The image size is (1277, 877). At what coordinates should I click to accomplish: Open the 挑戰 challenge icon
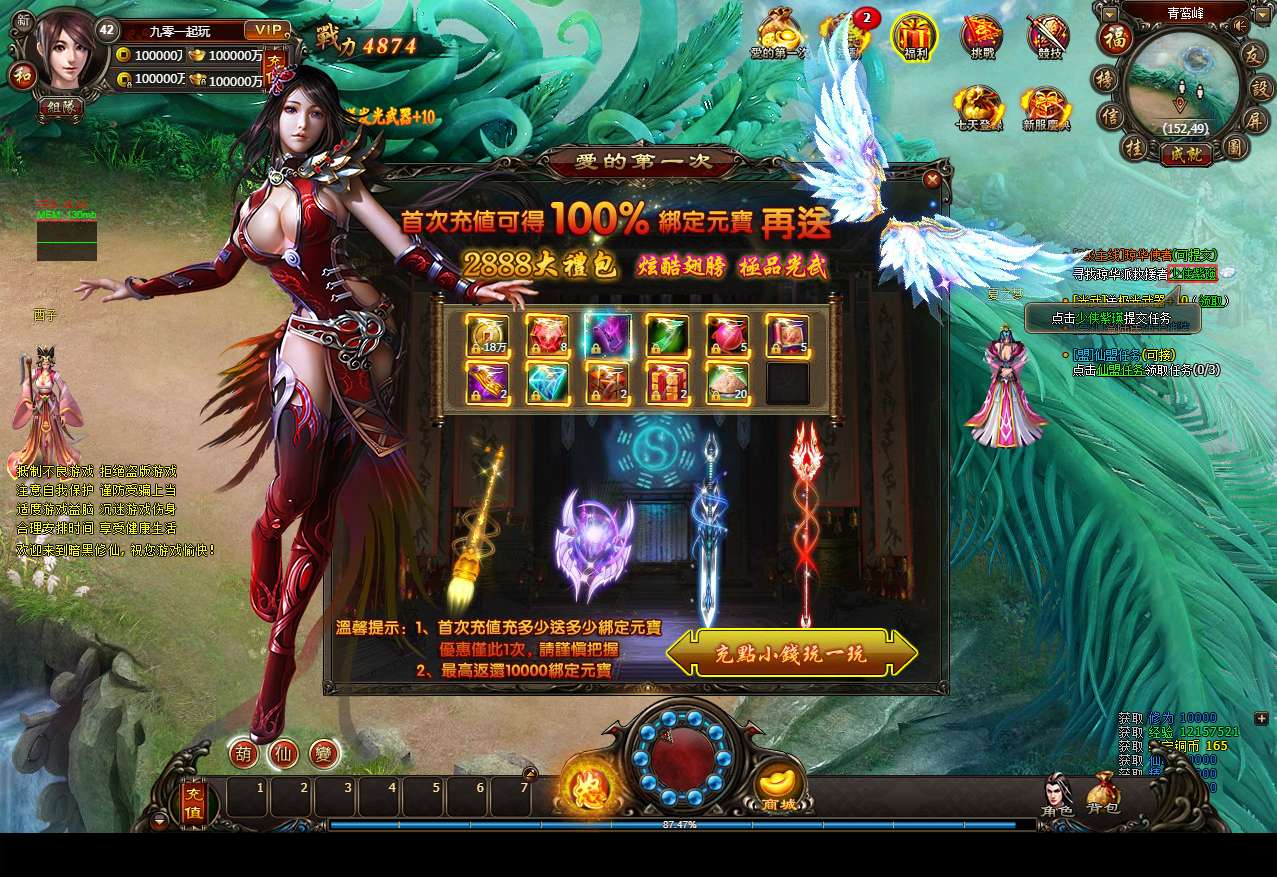pos(982,37)
